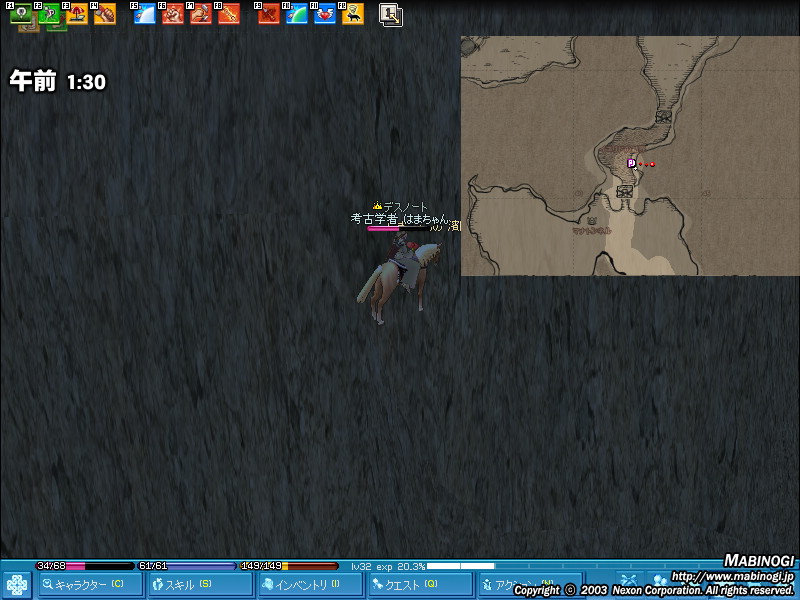Activate the F12 pet summon icon
This screenshot has width=800, height=600.
[x=353, y=14]
